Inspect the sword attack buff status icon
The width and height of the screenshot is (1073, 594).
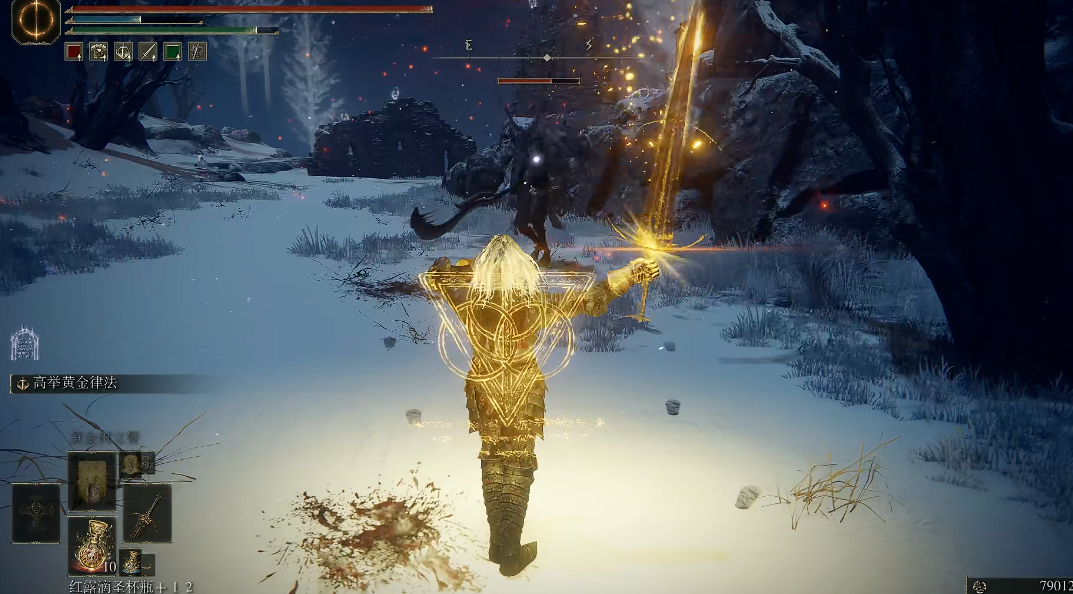click(x=148, y=51)
